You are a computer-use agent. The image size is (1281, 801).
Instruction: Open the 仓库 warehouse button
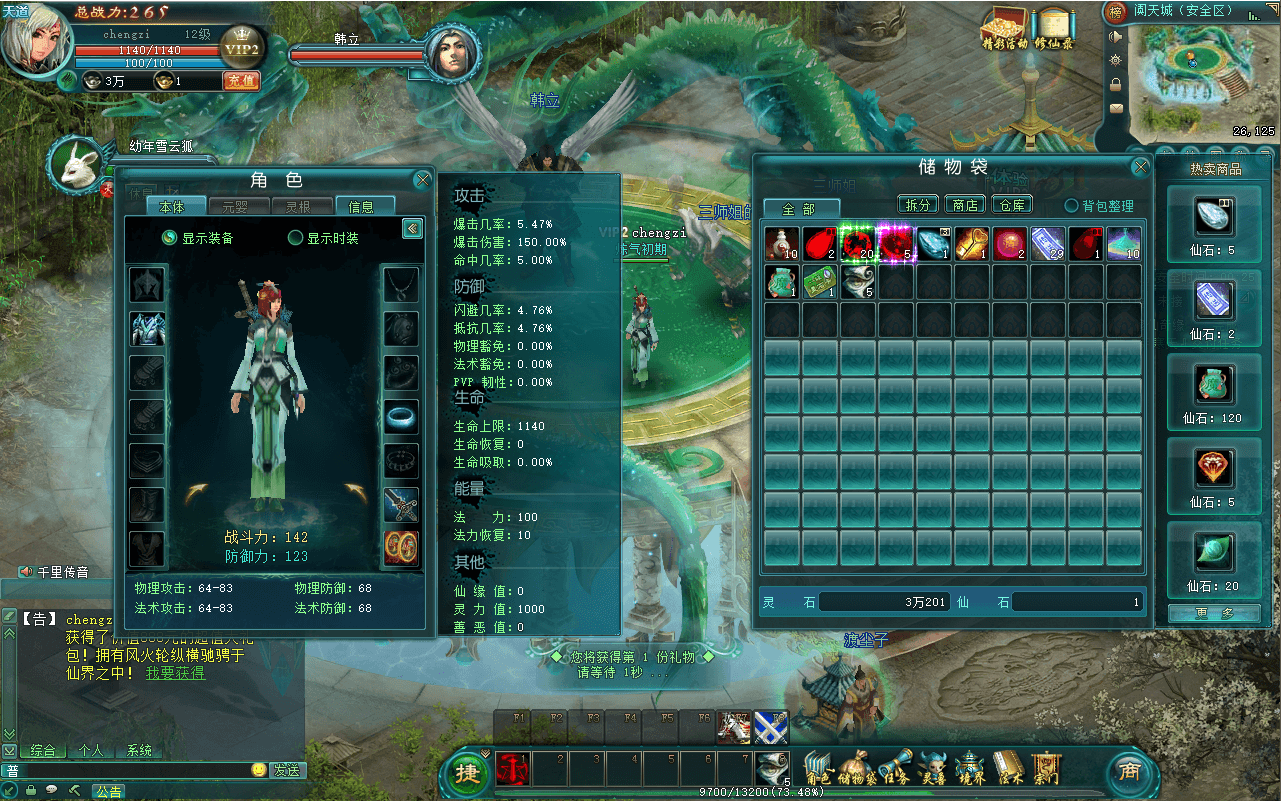pos(1012,205)
